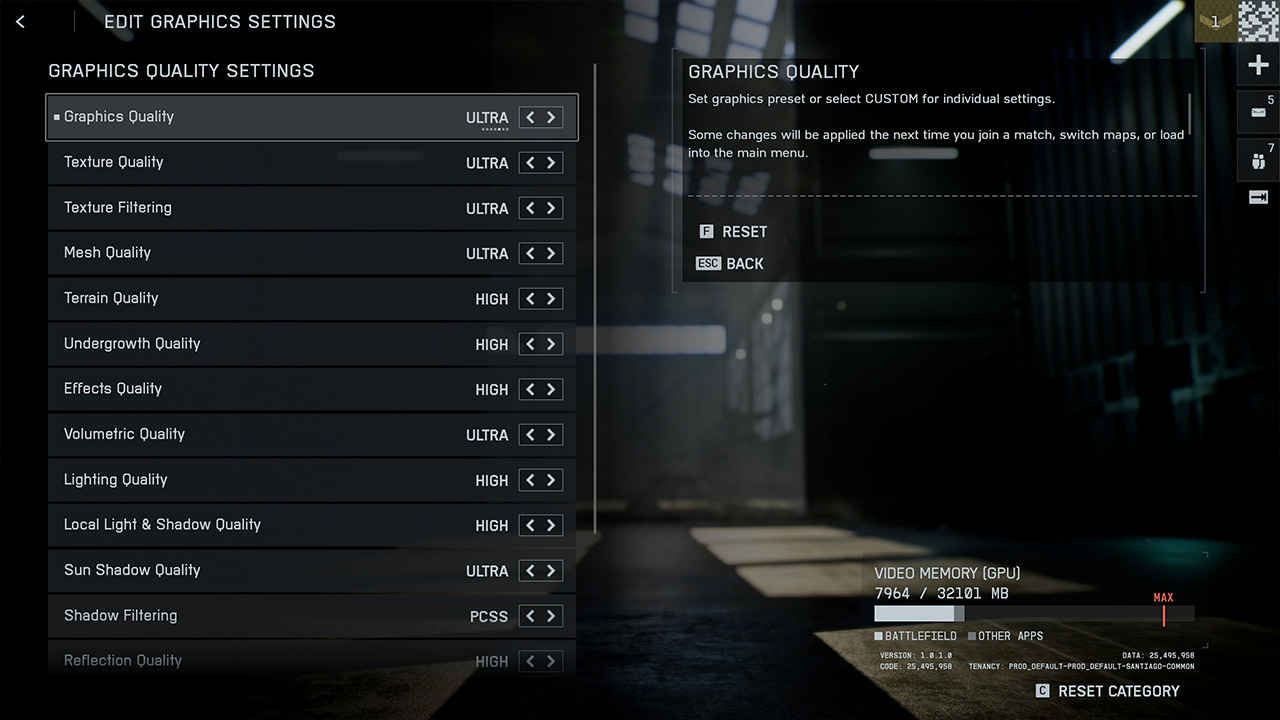Open the squad icon with badge 7
This screenshot has width=1280, height=720.
tap(1258, 160)
